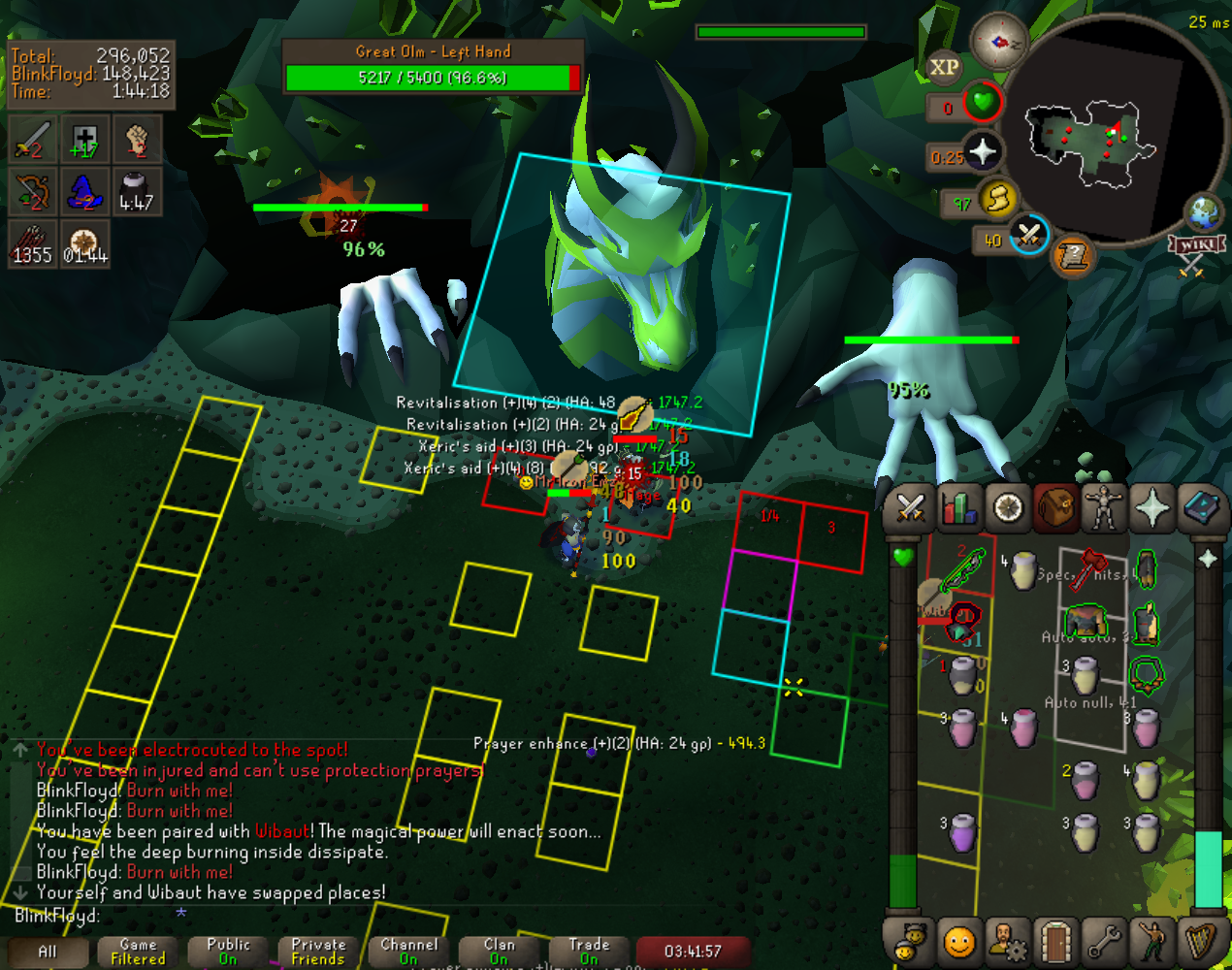This screenshot has width=1232, height=970.
Task: Switch chat to the Clan filter
Action: tap(500, 951)
